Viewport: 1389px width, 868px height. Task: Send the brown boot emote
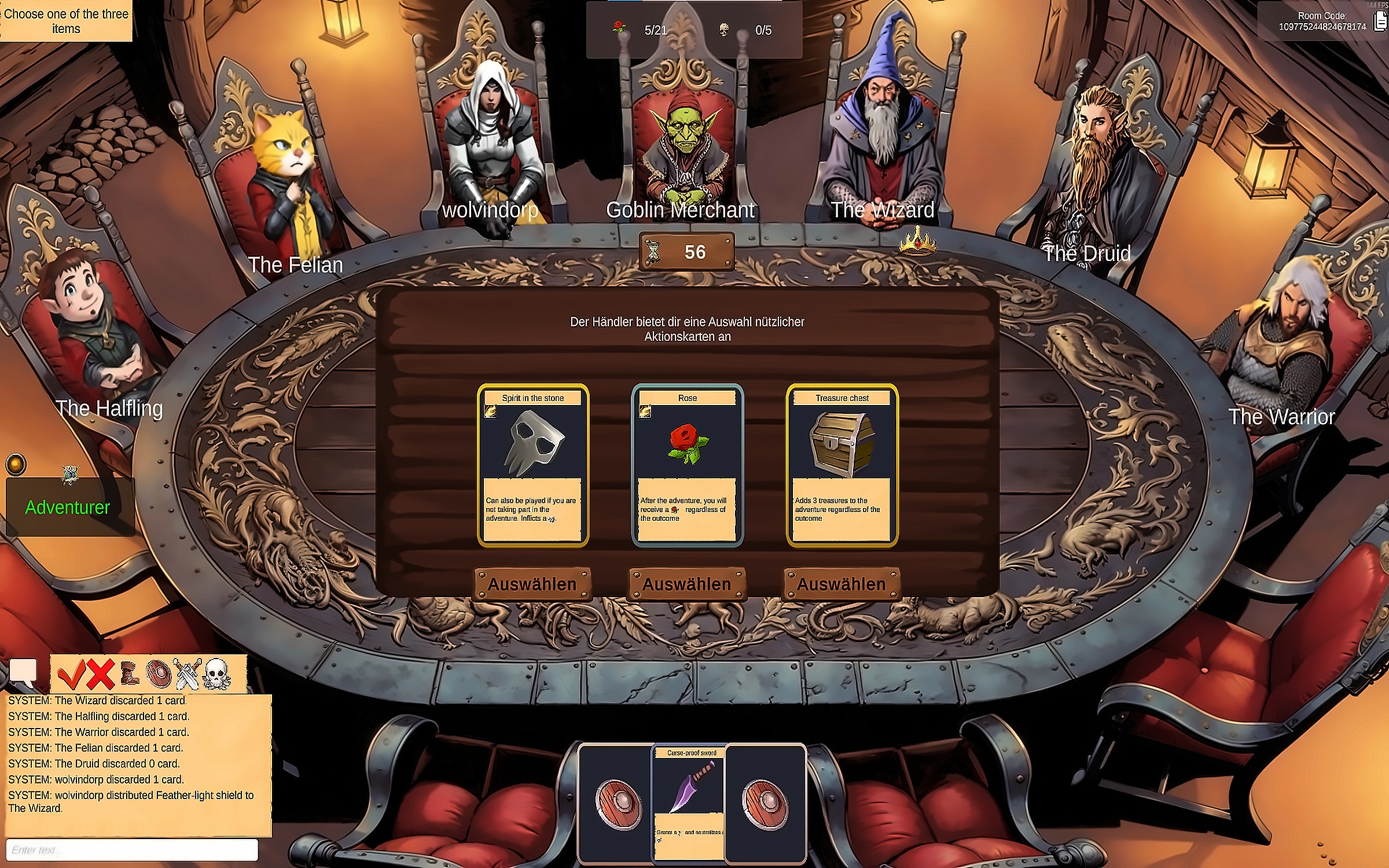[x=130, y=674]
